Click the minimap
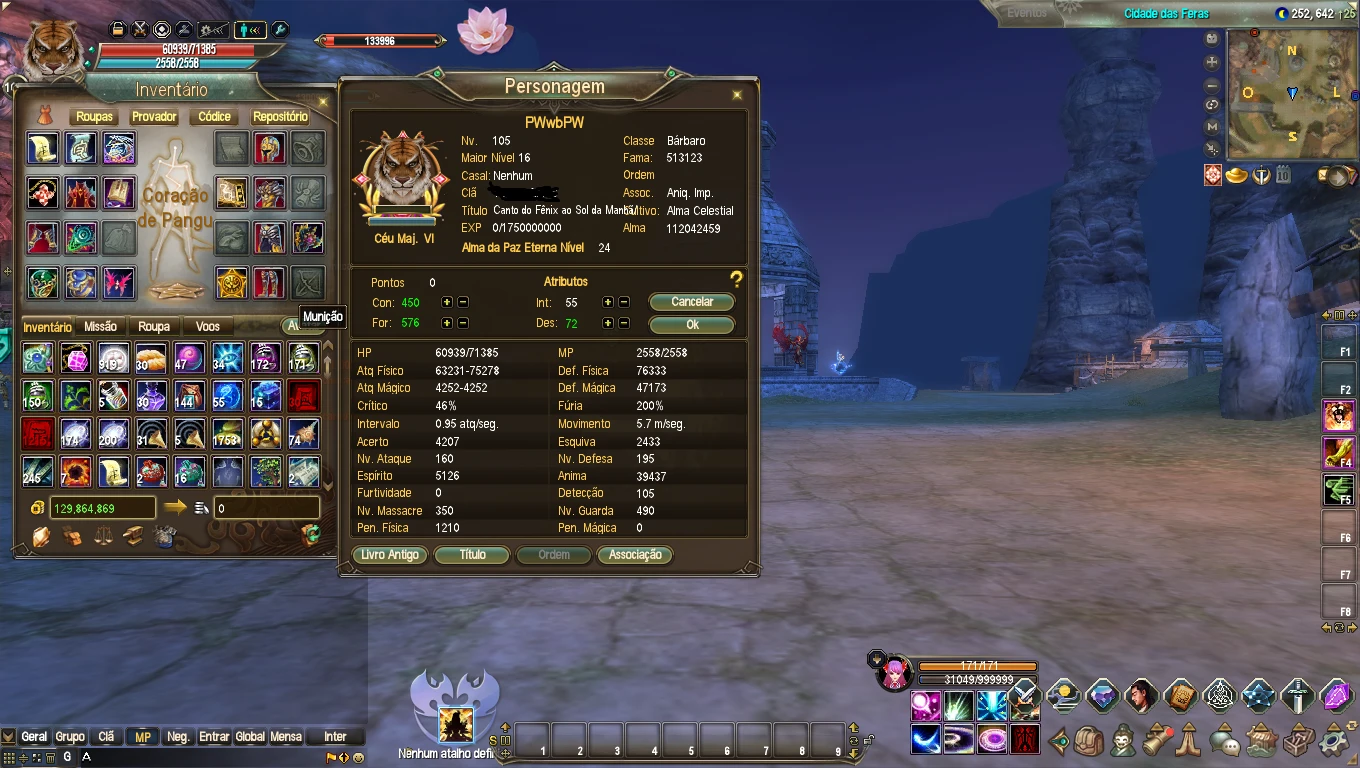This screenshot has width=1360, height=768. pos(1292,94)
